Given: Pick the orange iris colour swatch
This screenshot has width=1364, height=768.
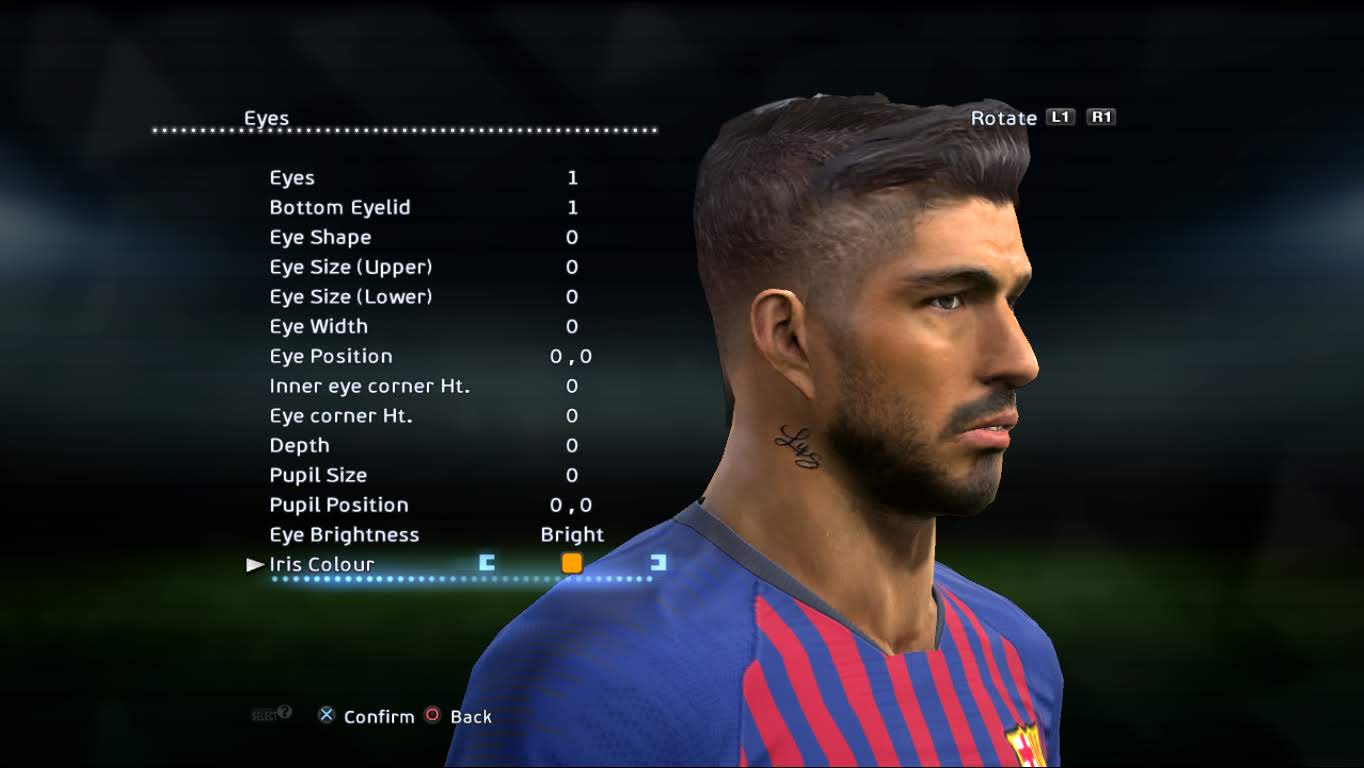Looking at the screenshot, I should [x=572, y=563].
